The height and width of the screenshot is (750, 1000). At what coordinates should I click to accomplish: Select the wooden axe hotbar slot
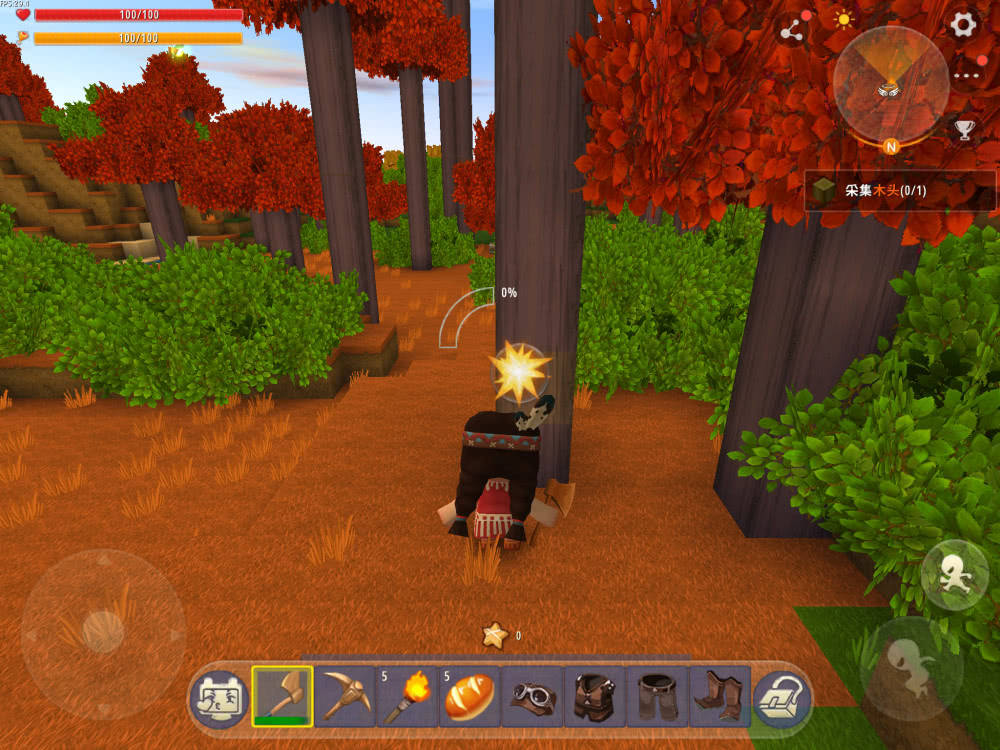click(x=282, y=696)
